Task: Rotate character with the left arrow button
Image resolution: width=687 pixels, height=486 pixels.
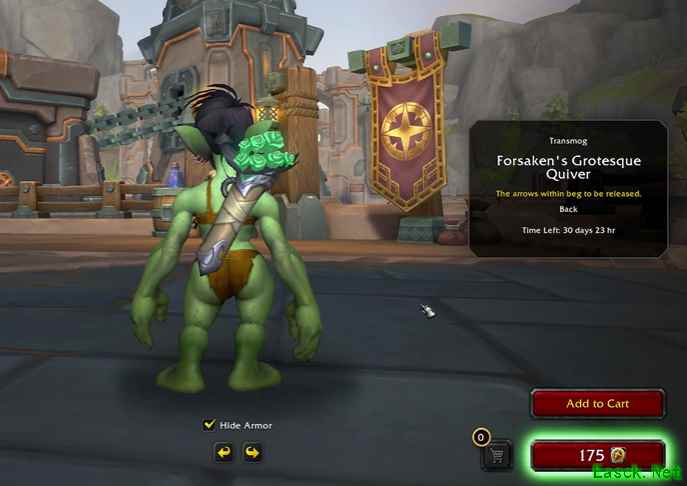Action: click(x=226, y=453)
